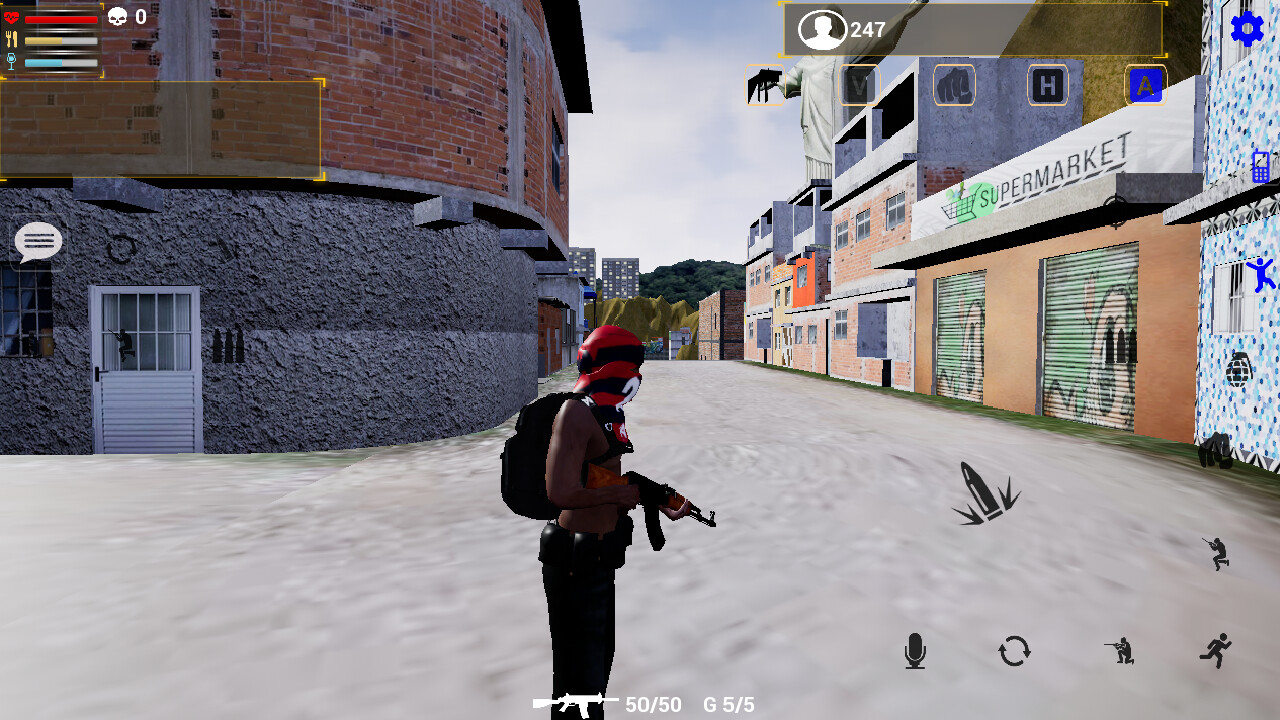Screen dimensions: 1280x720
Task: Open the chat speech-bubble panel
Action: 38,242
